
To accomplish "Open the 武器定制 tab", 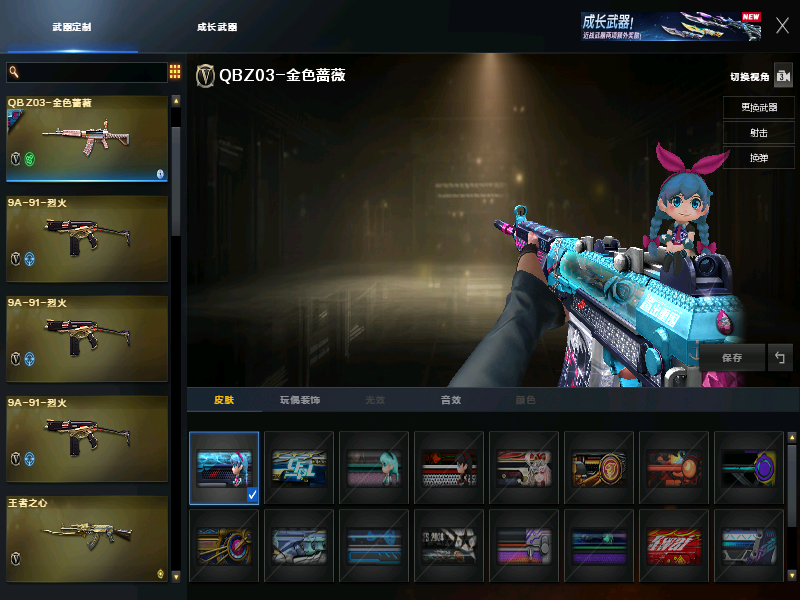I will click(x=72, y=27).
